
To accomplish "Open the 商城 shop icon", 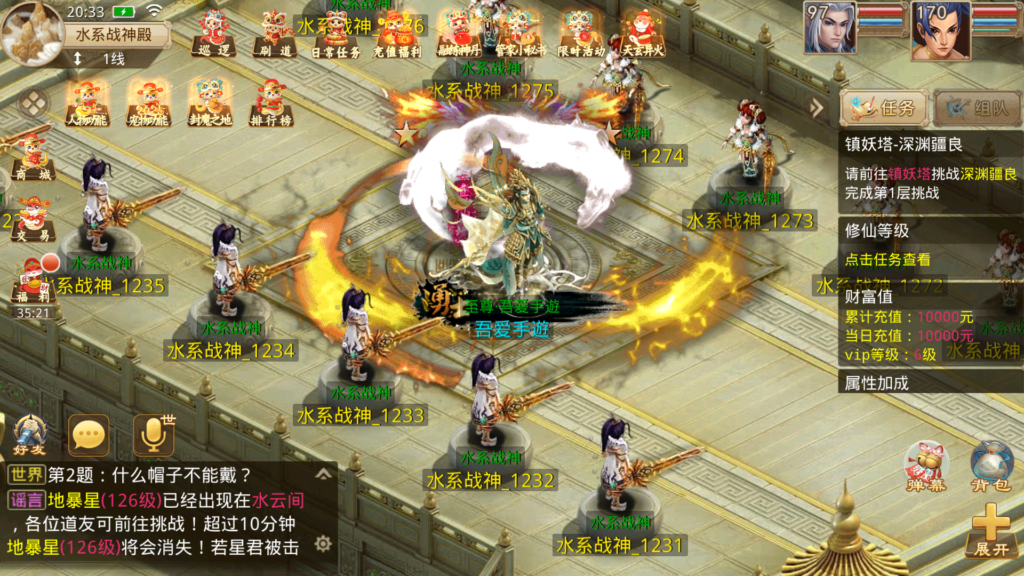I will (33, 156).
